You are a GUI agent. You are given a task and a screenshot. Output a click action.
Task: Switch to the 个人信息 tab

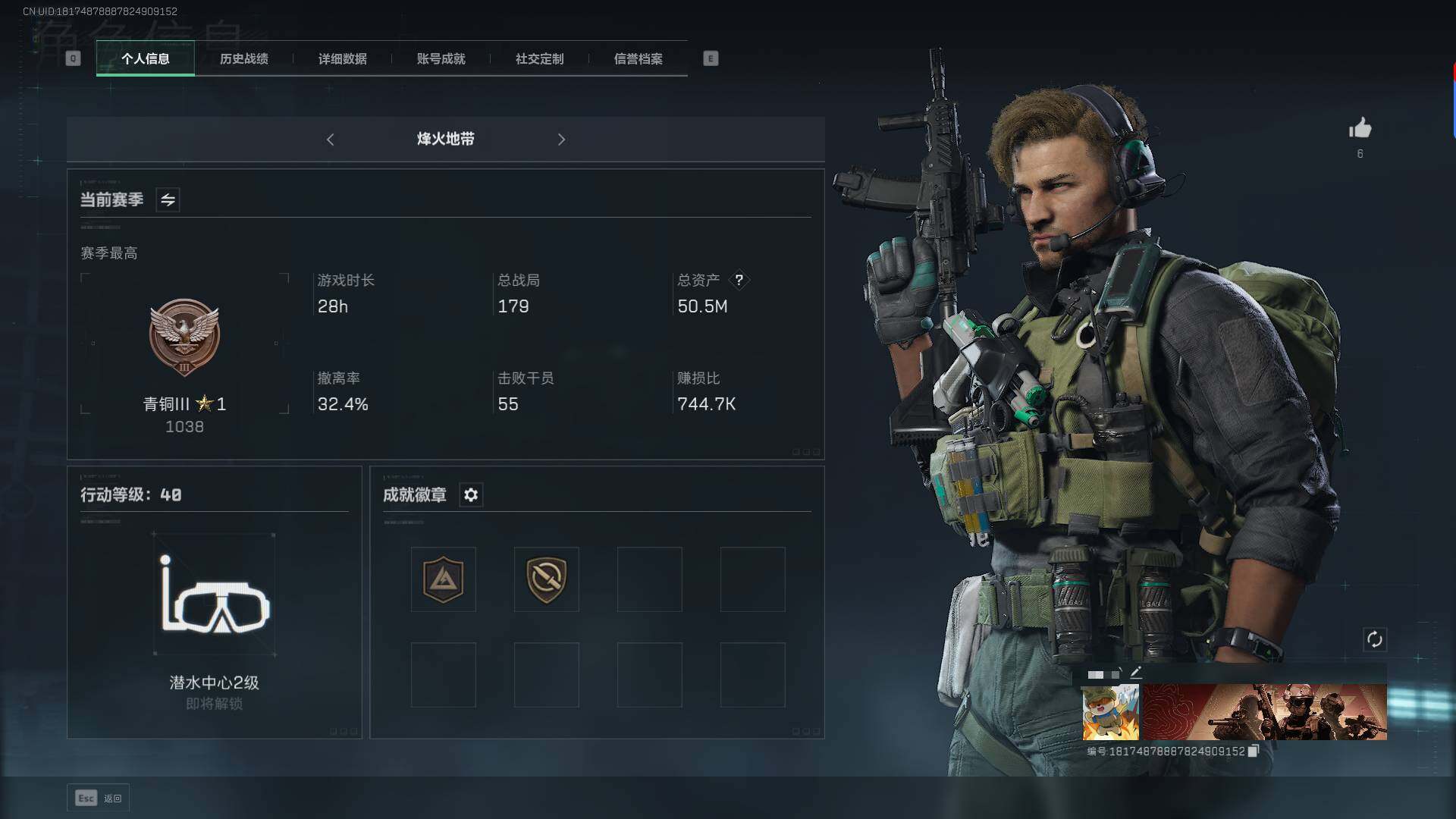(x=145, y=58)
